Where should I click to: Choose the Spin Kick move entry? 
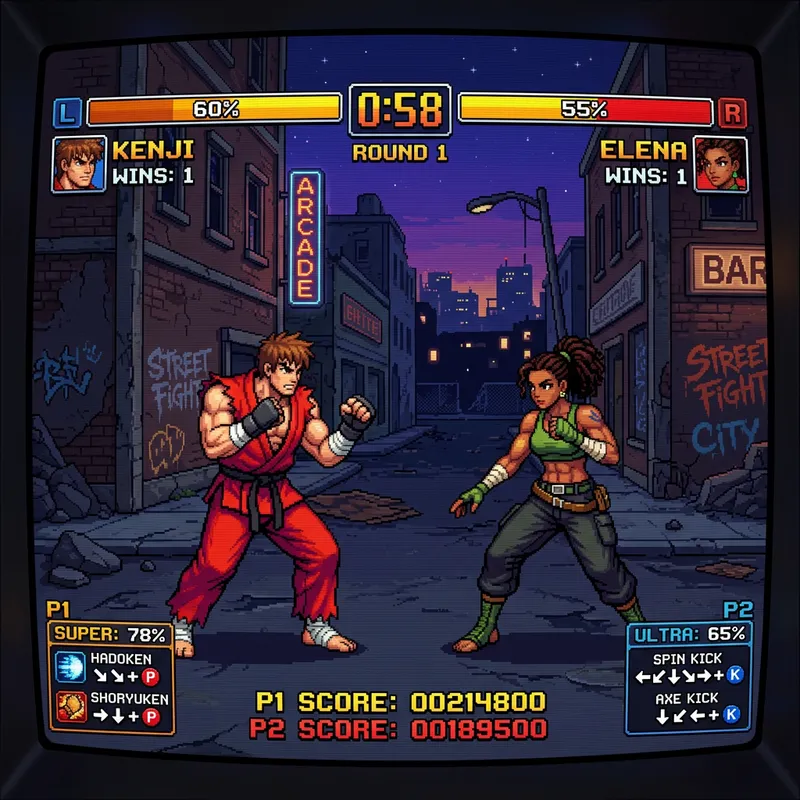click(687, 668)
